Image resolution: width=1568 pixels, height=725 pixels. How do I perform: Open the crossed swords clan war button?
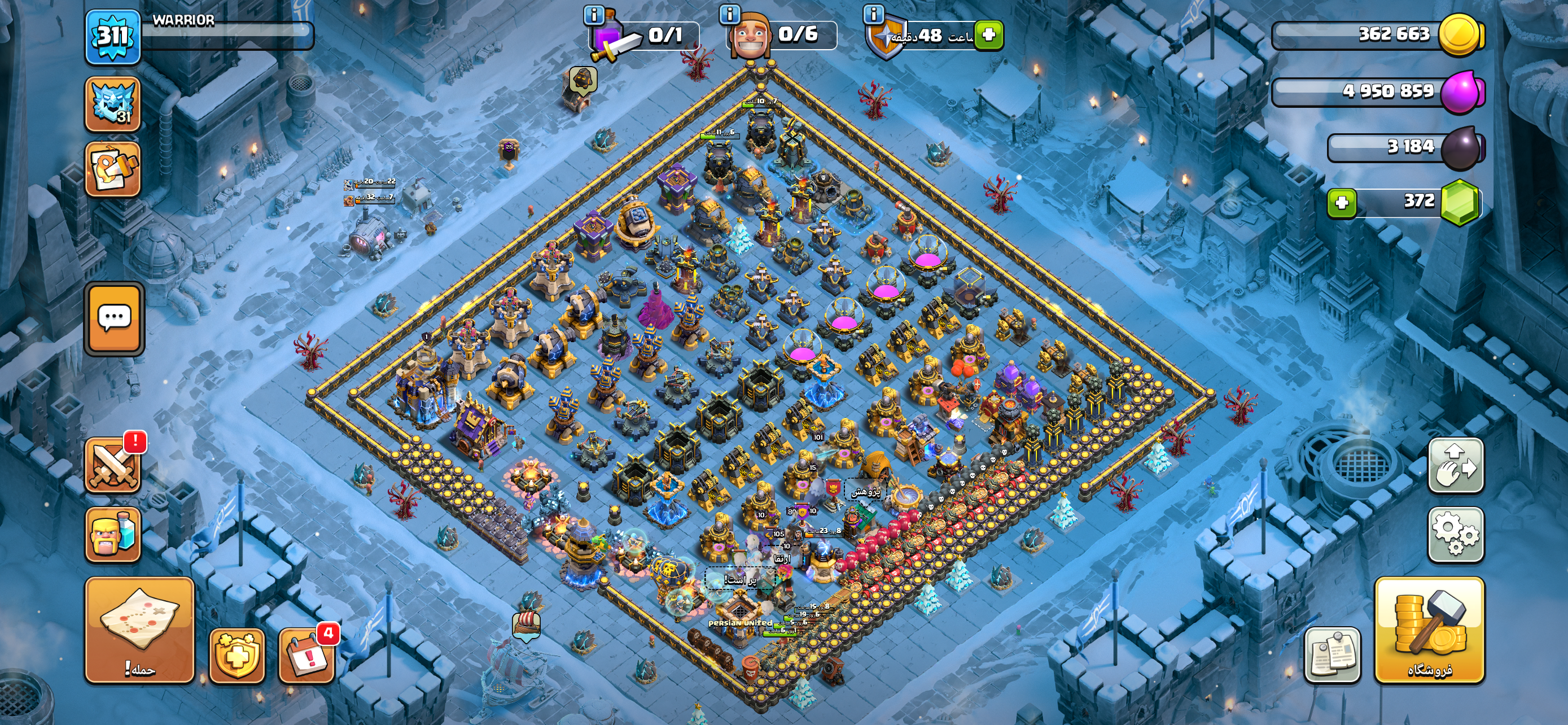click(113, 465)
